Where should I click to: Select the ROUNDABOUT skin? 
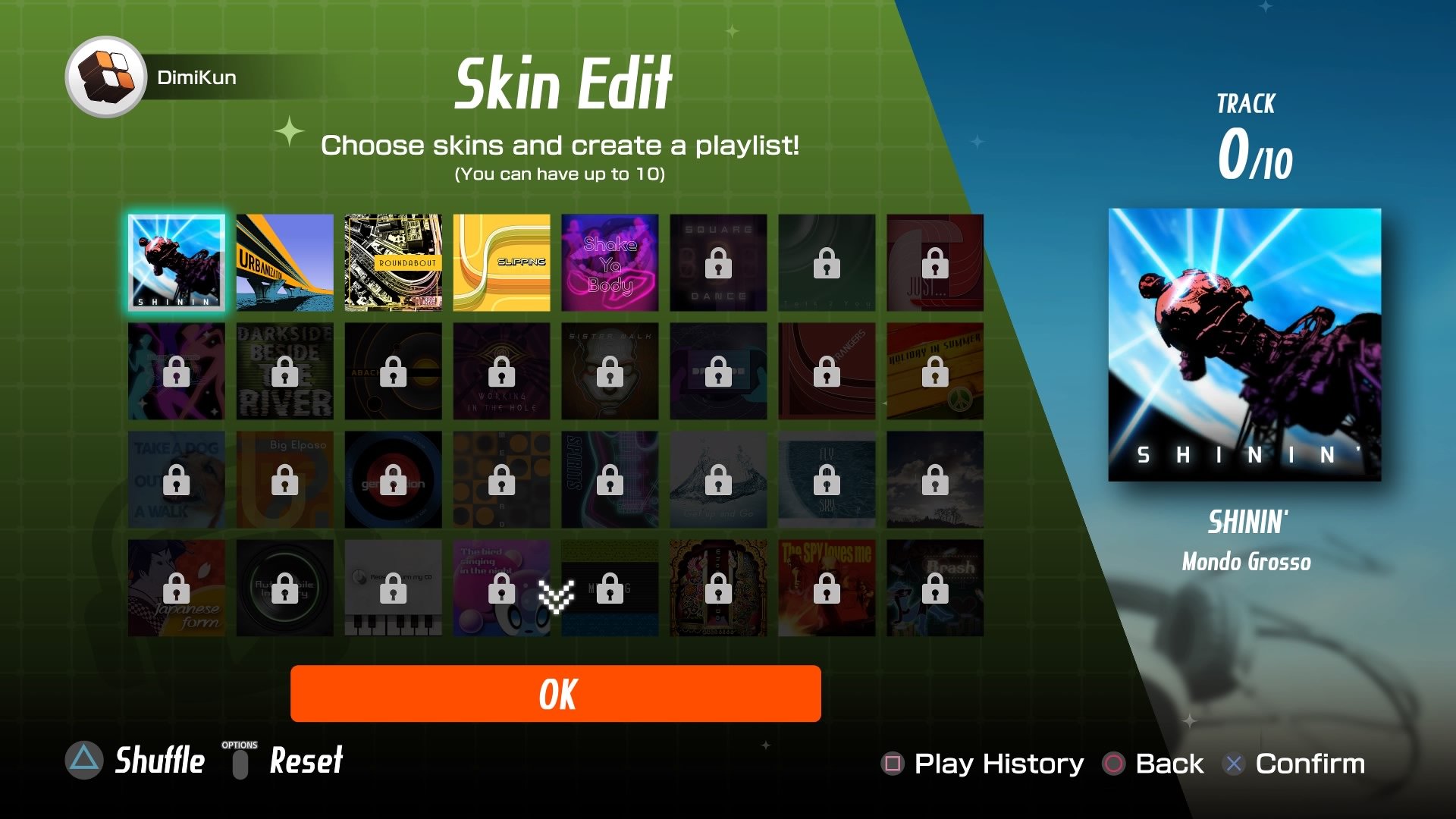(393, 262)
